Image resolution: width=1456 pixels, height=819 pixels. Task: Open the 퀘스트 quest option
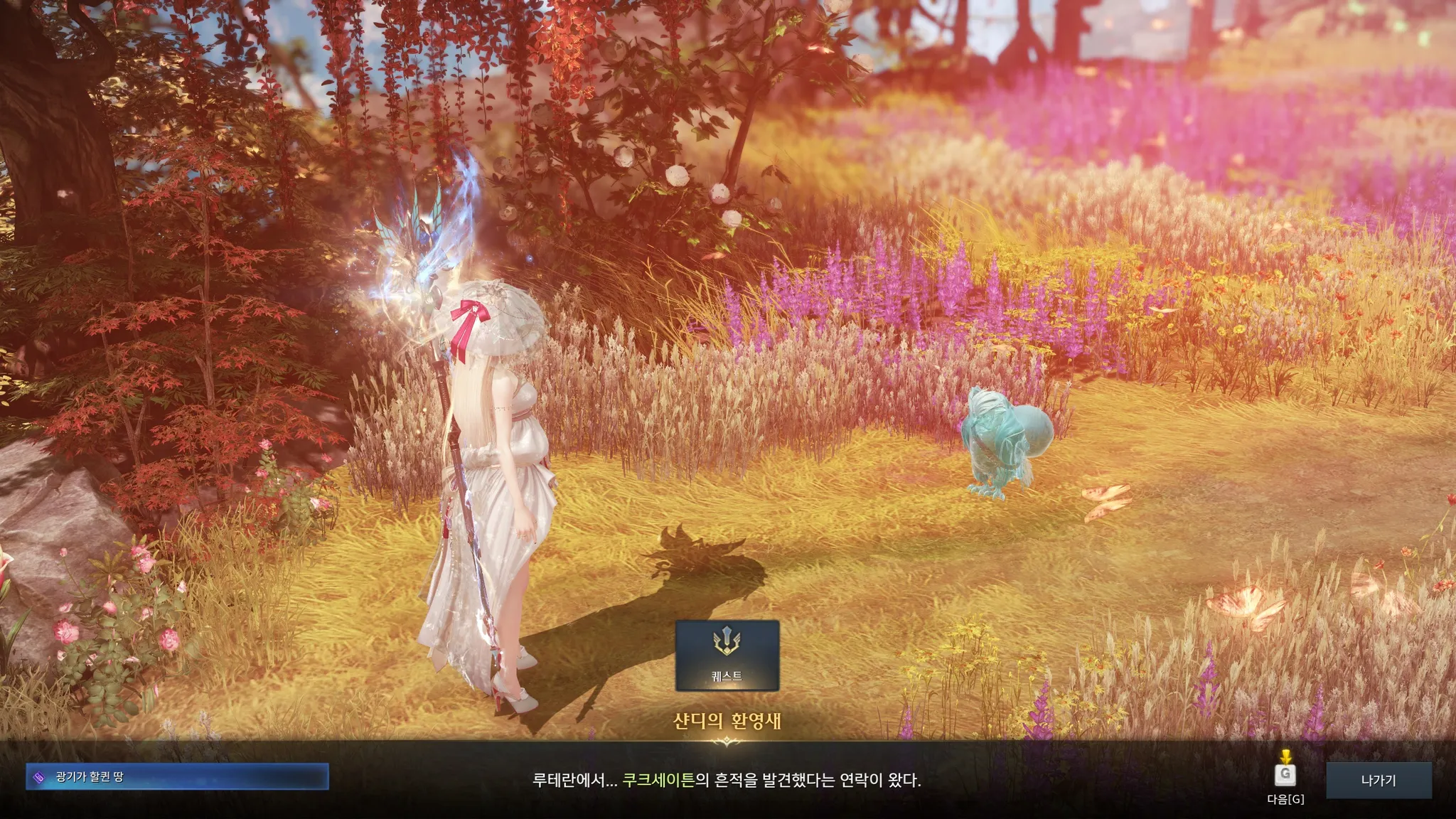click(727, 655)
